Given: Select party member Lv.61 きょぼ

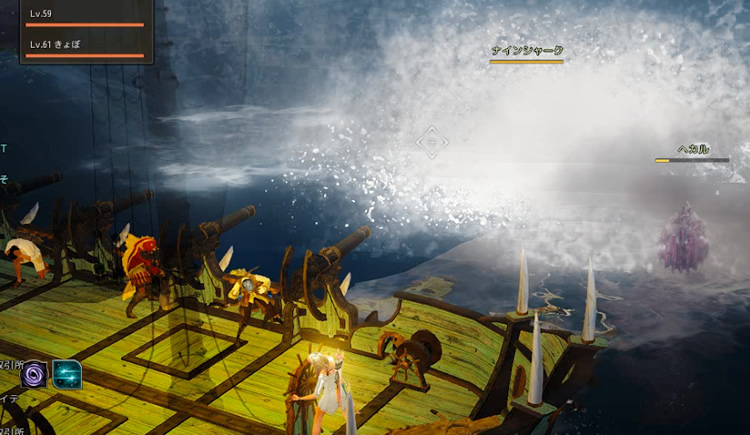Looking at the screenshot, I should [85, 47].
